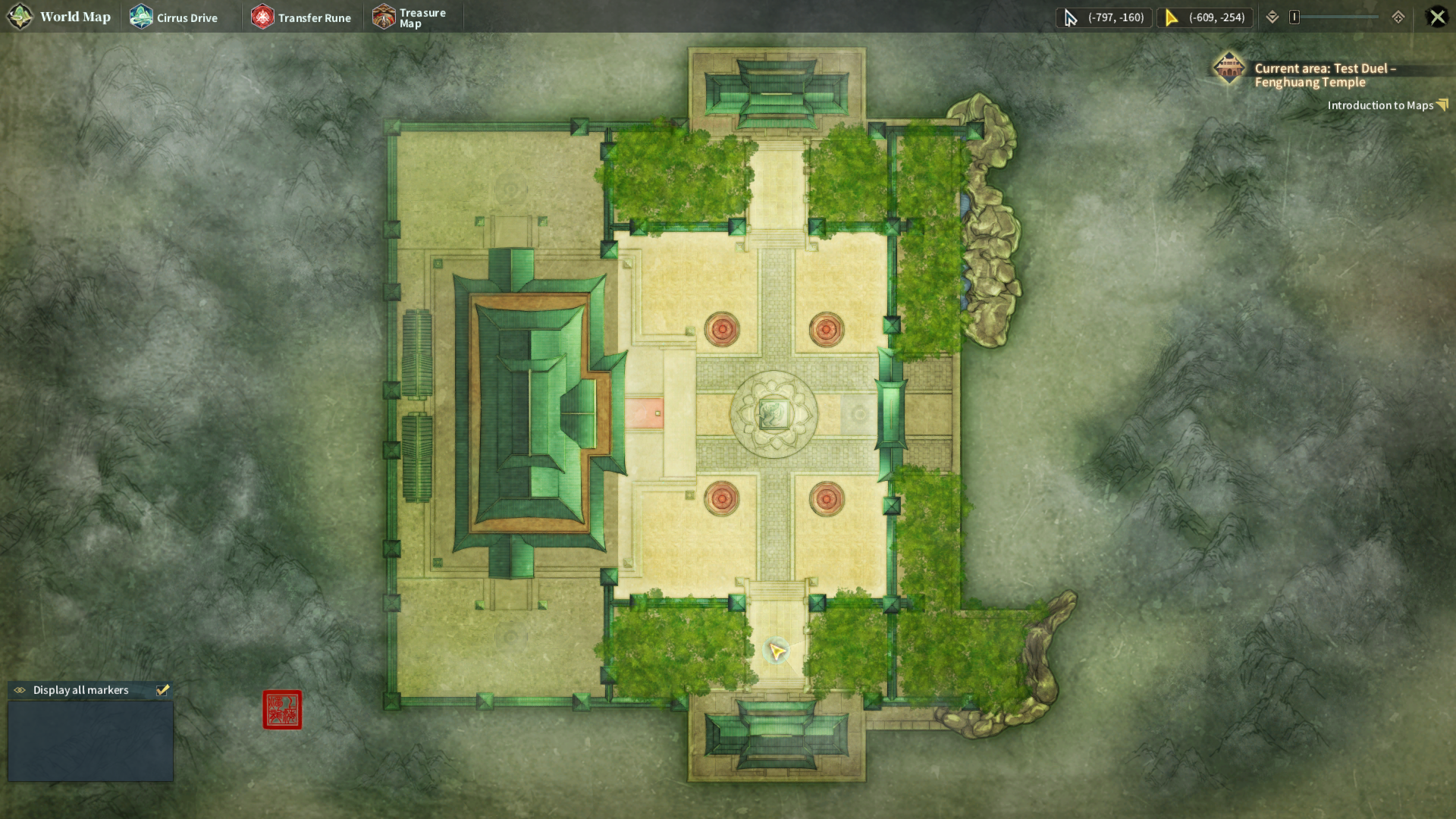Open the World Map view
Image resolution: width=1456 pixels, height=819 pixels.
(60, 17)
